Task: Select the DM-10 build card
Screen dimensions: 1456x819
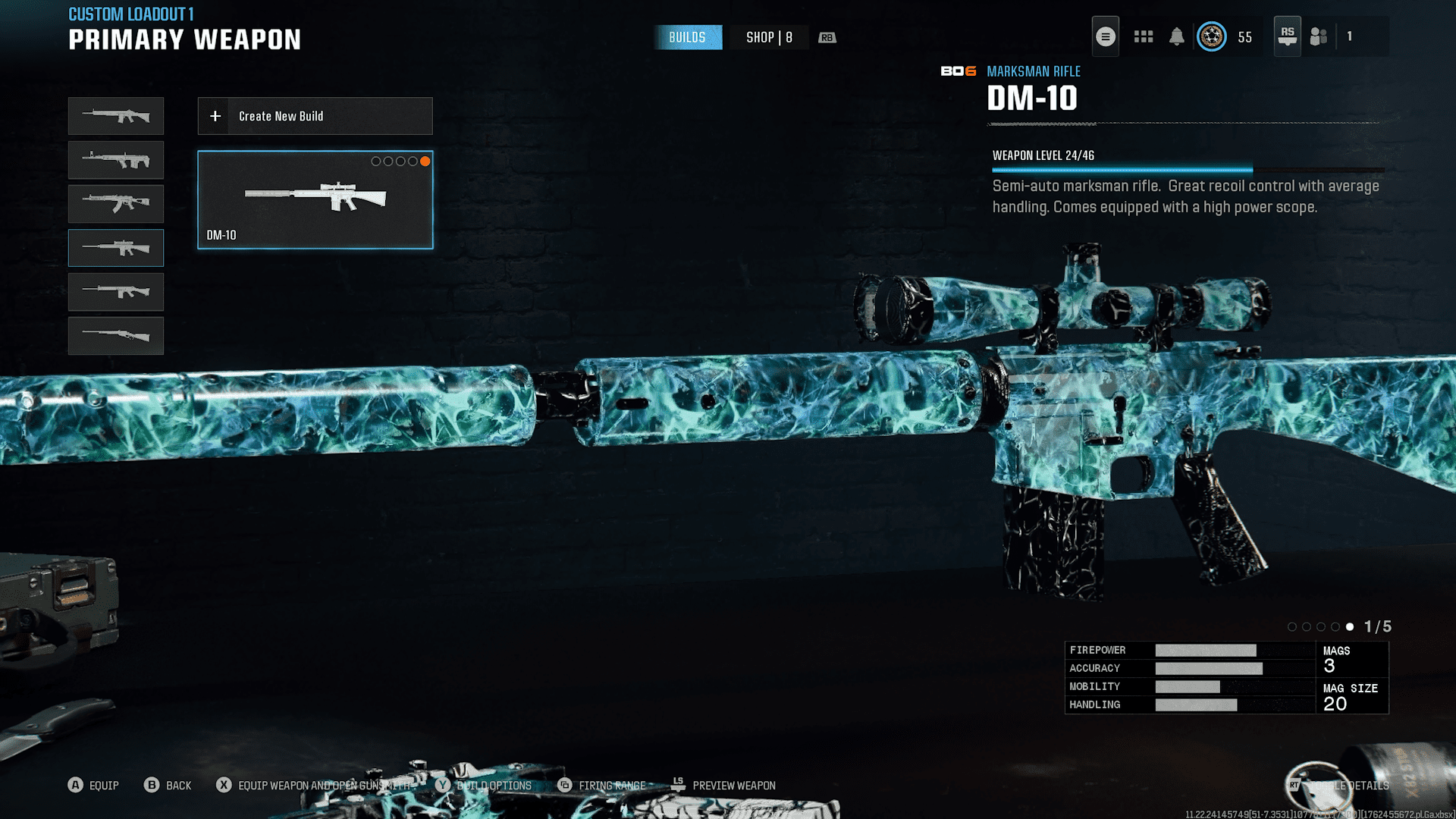Action: (x=315, y=199)
